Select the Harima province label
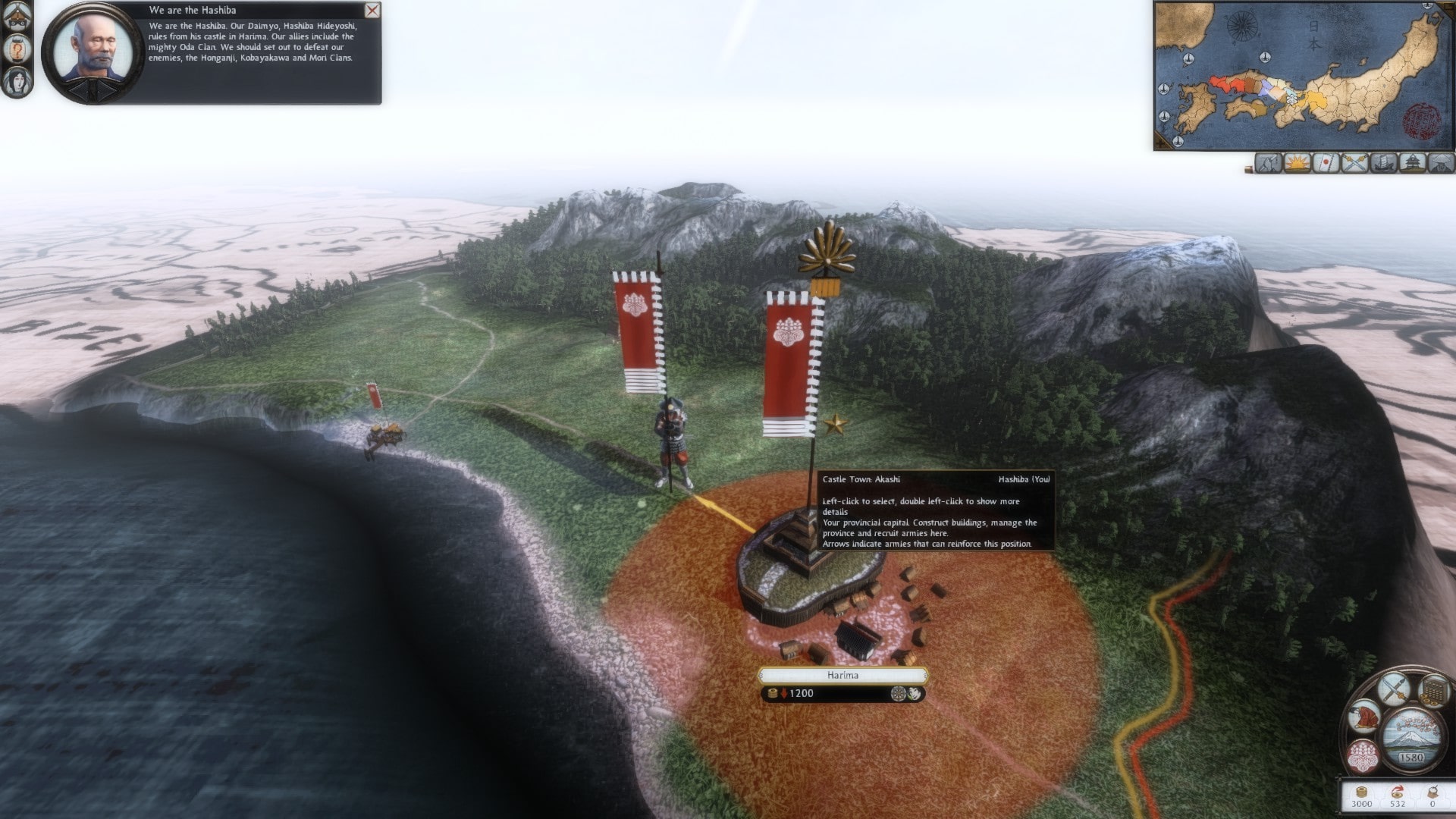1456x819 pixels. 843,675
